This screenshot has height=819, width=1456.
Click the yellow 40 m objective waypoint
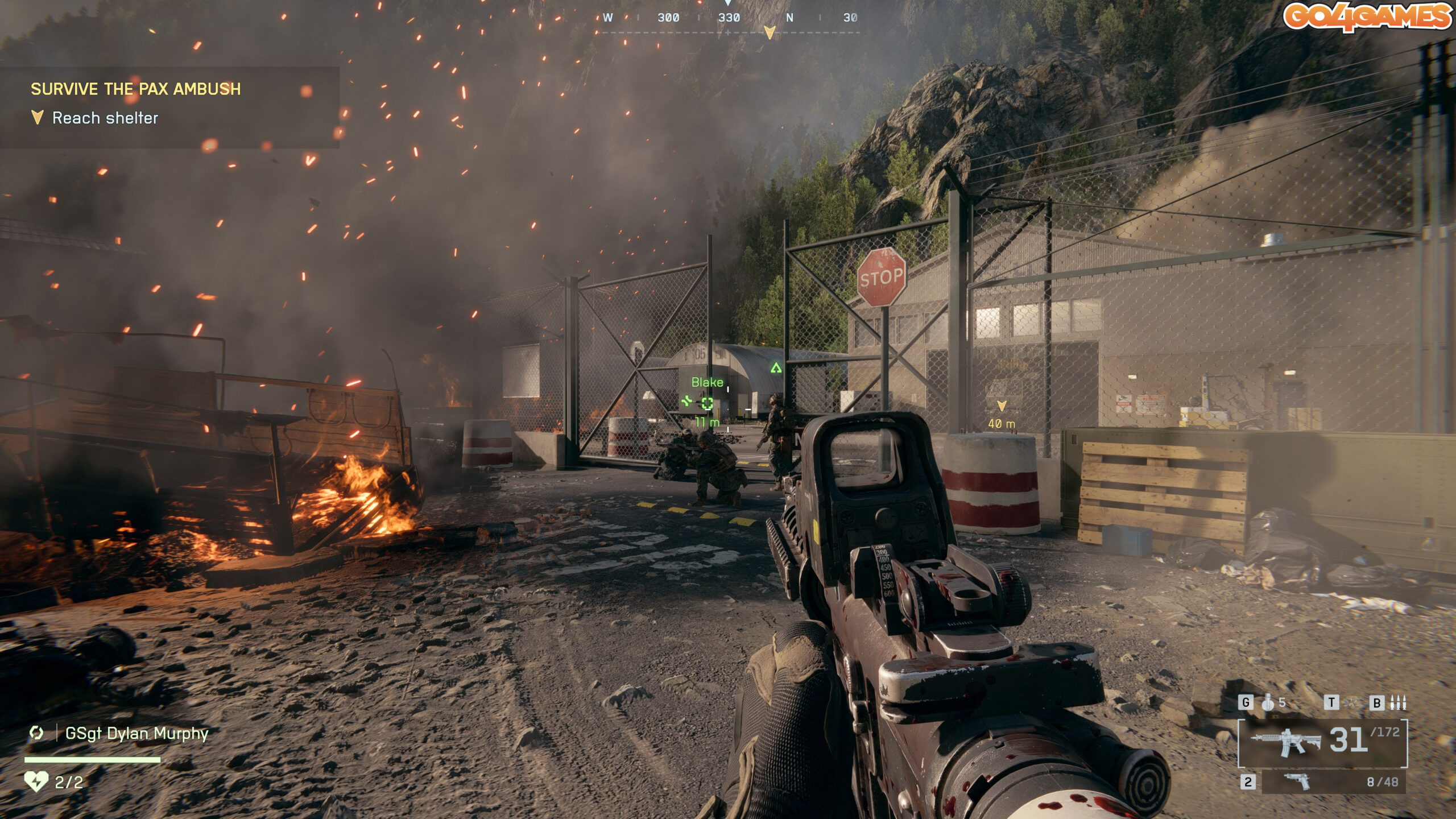click(1002, 406)
